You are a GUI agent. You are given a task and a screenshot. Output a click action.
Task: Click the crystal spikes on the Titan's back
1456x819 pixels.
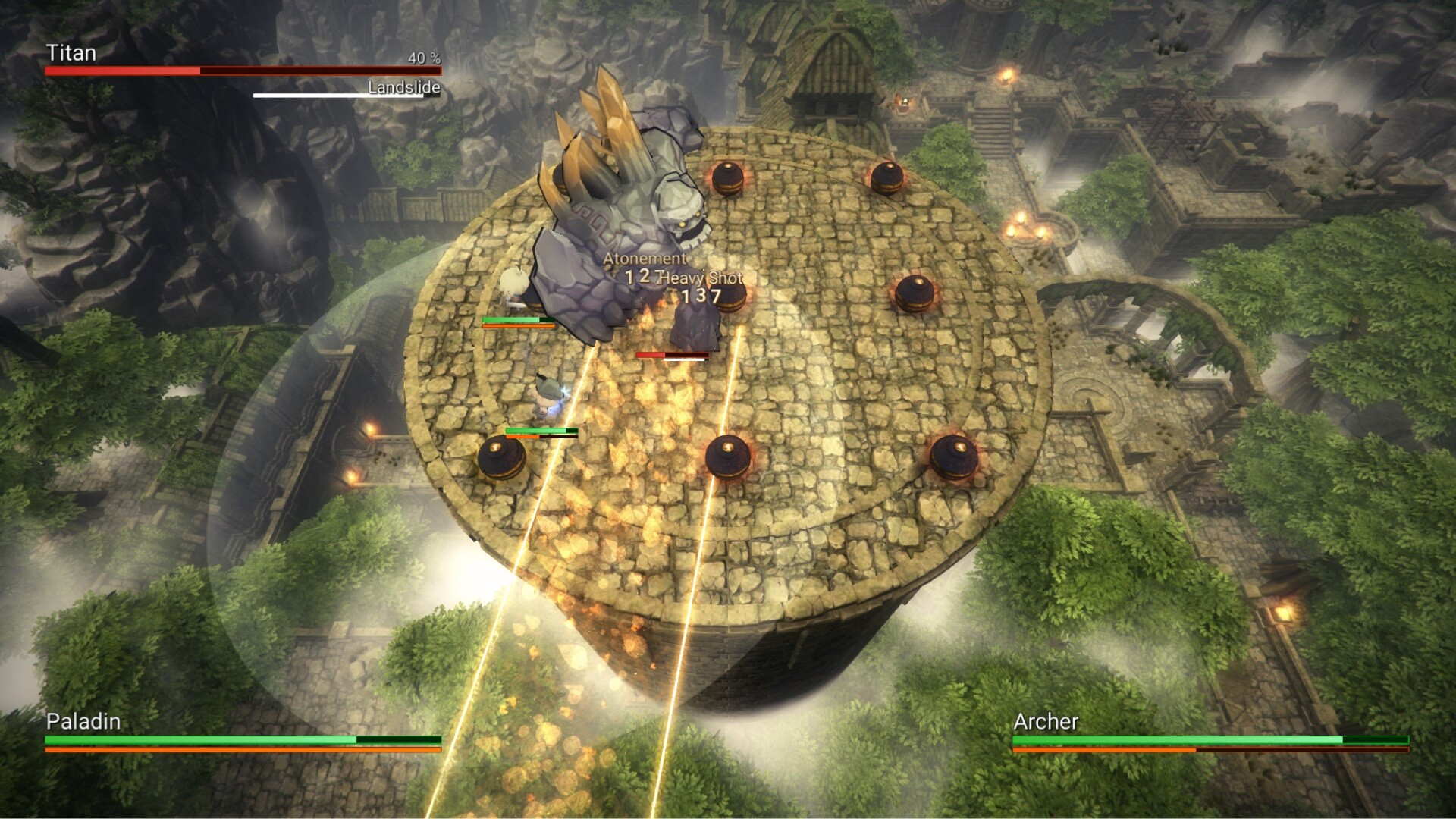(x=607, y=136)
